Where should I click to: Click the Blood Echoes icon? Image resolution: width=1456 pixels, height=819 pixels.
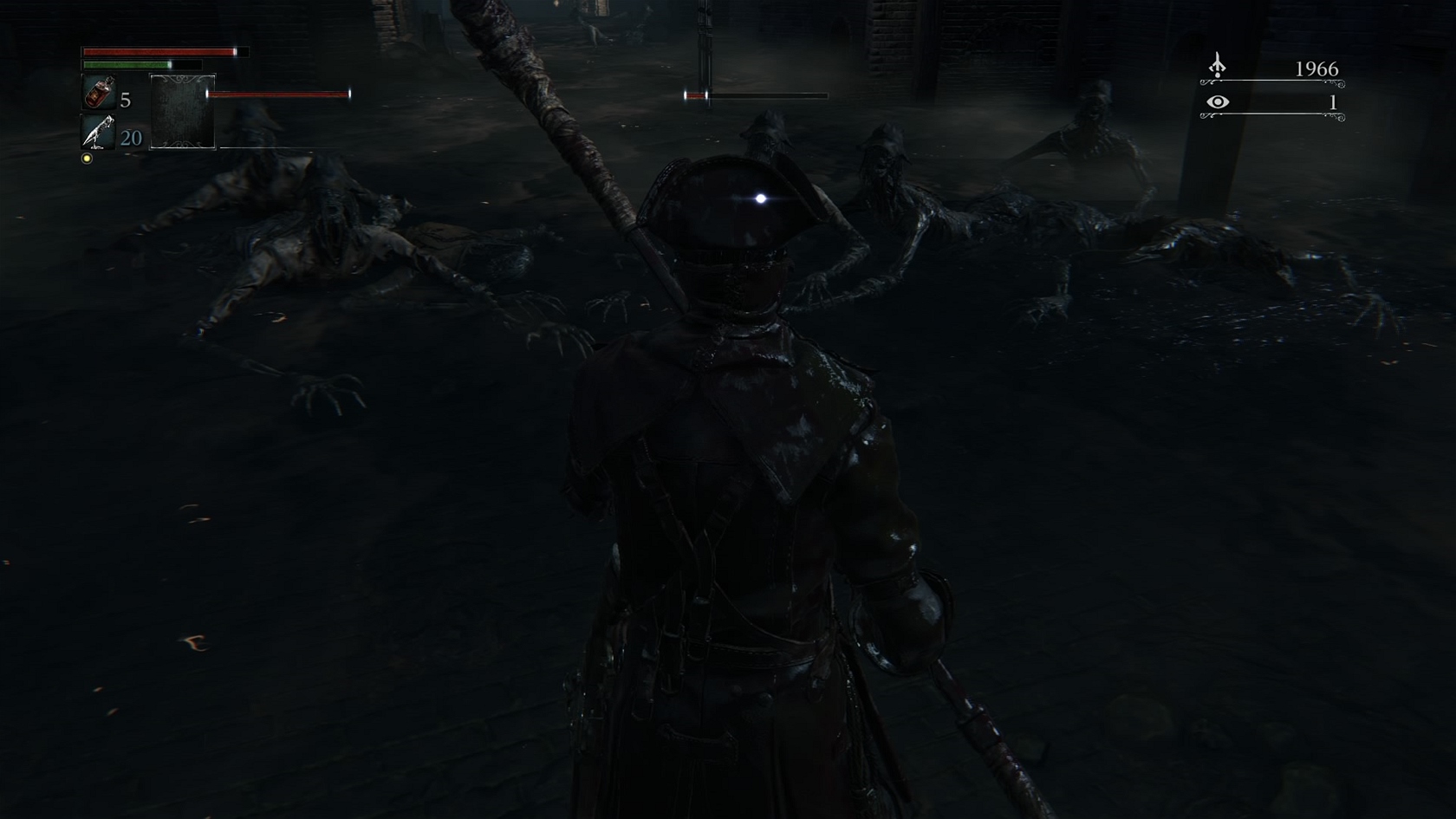click(x=1218, y=66)
